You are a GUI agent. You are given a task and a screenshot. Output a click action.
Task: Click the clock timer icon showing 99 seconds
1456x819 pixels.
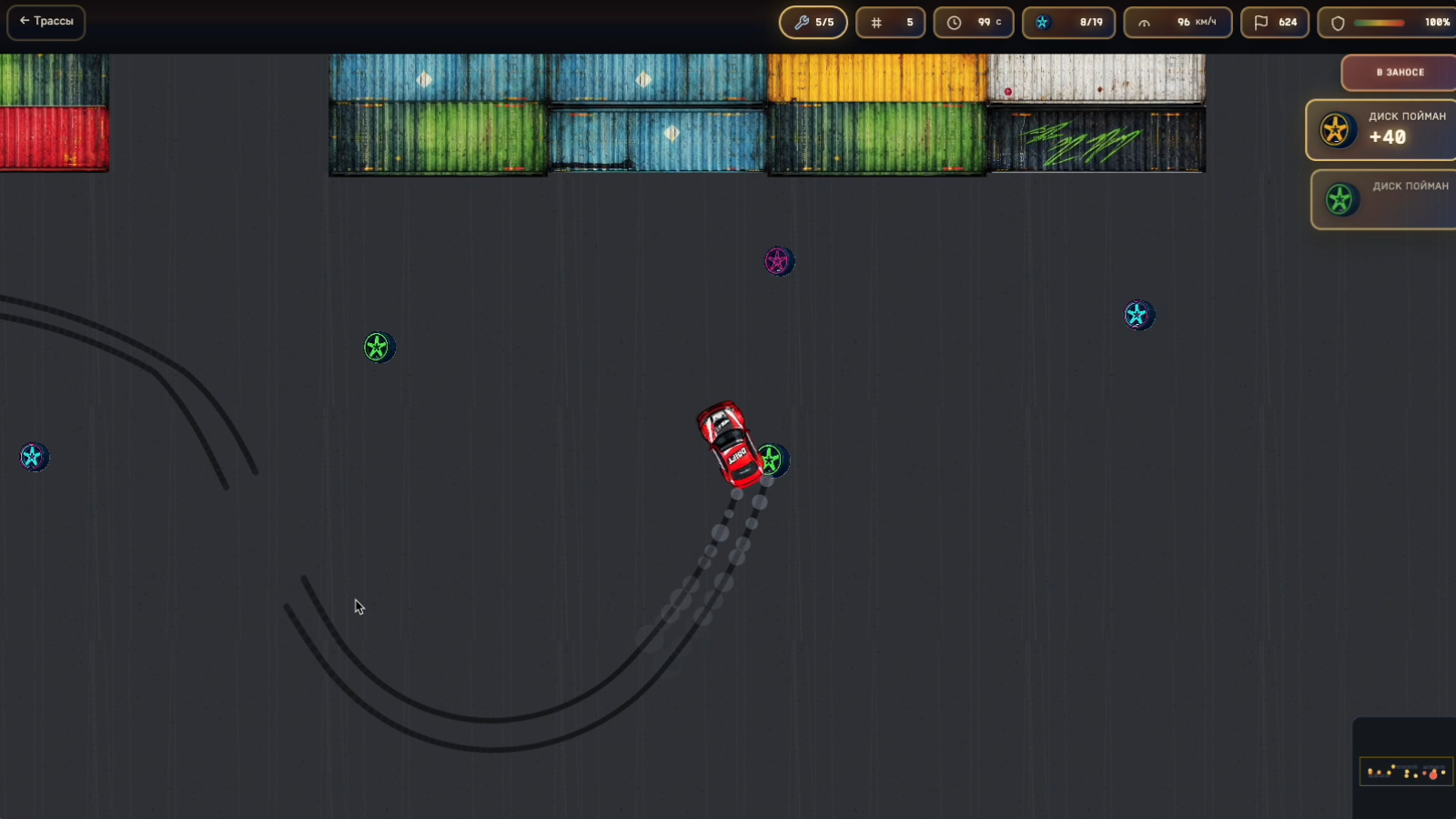tap(954, 22)
